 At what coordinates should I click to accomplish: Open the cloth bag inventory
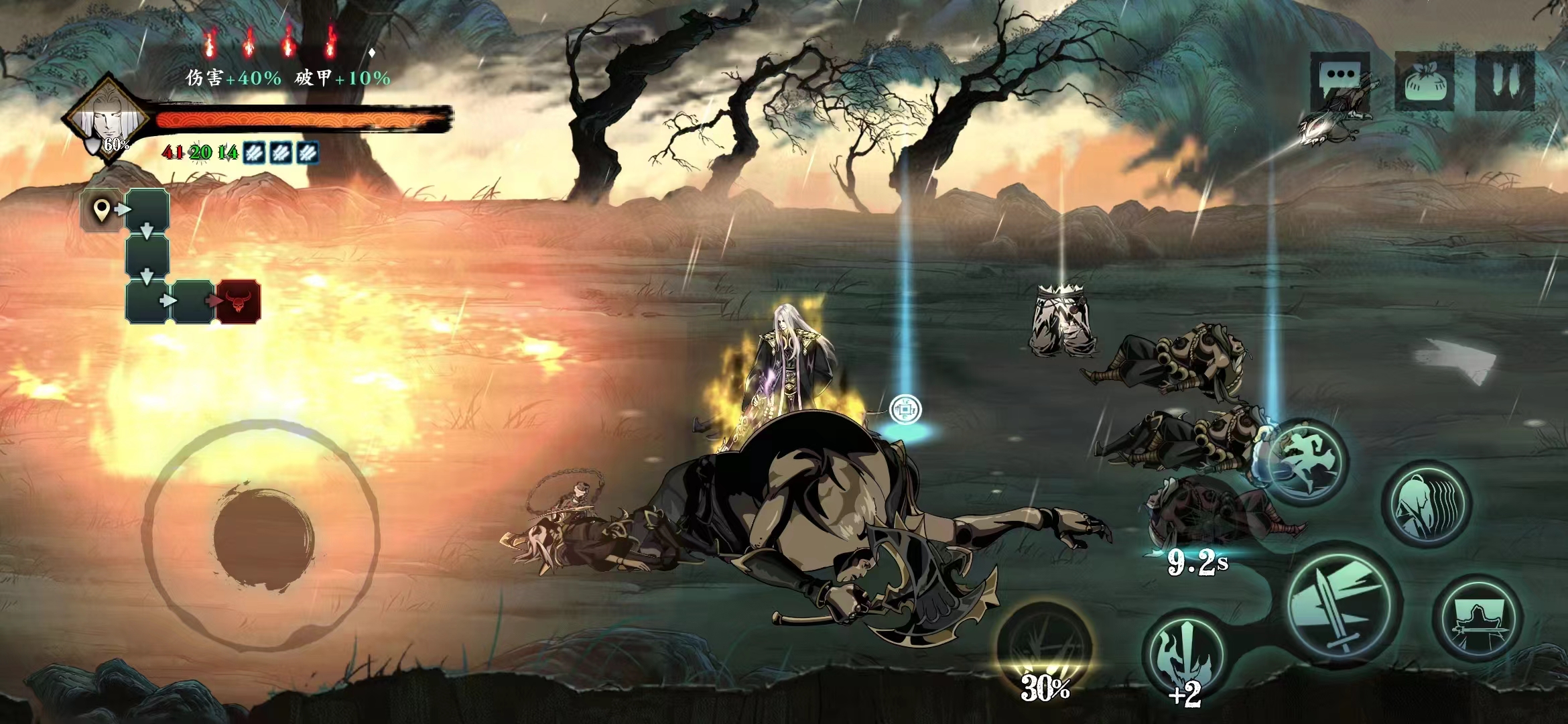tap(1424, 82)
